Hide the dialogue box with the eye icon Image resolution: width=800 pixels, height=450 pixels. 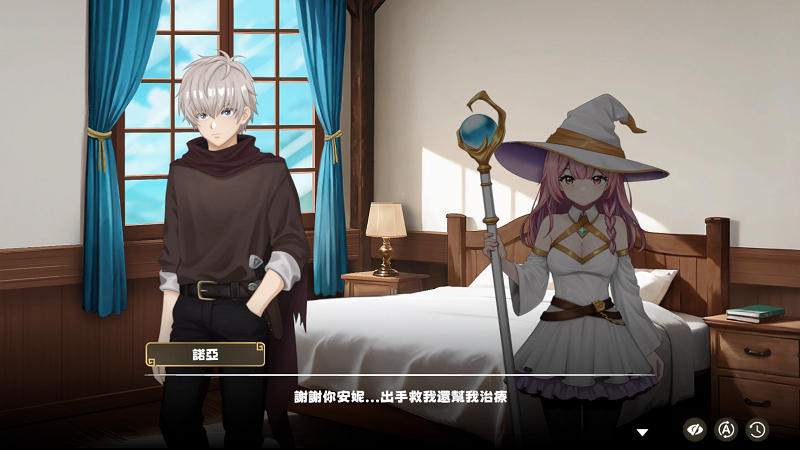coord(694,429)
